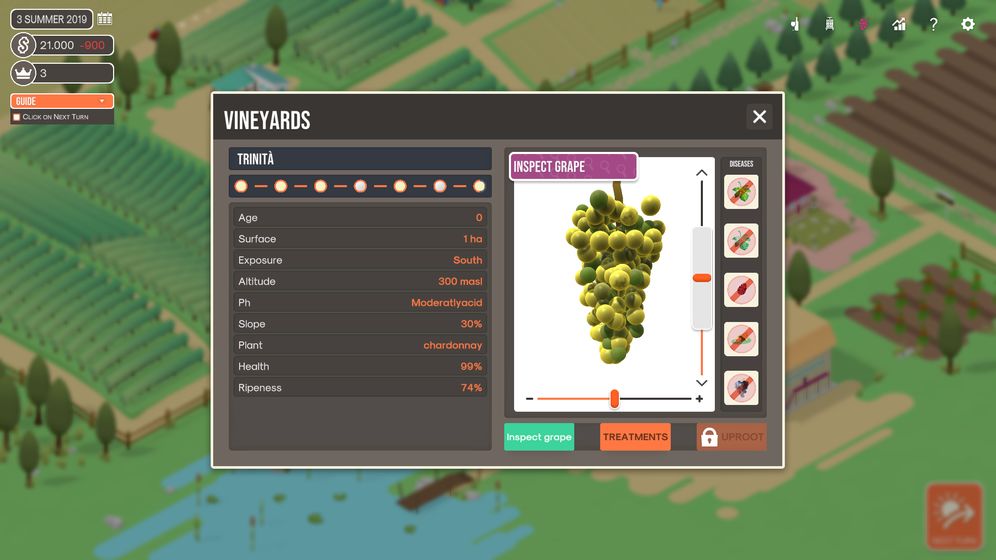Click the plus sign on zoom slider

699,399
